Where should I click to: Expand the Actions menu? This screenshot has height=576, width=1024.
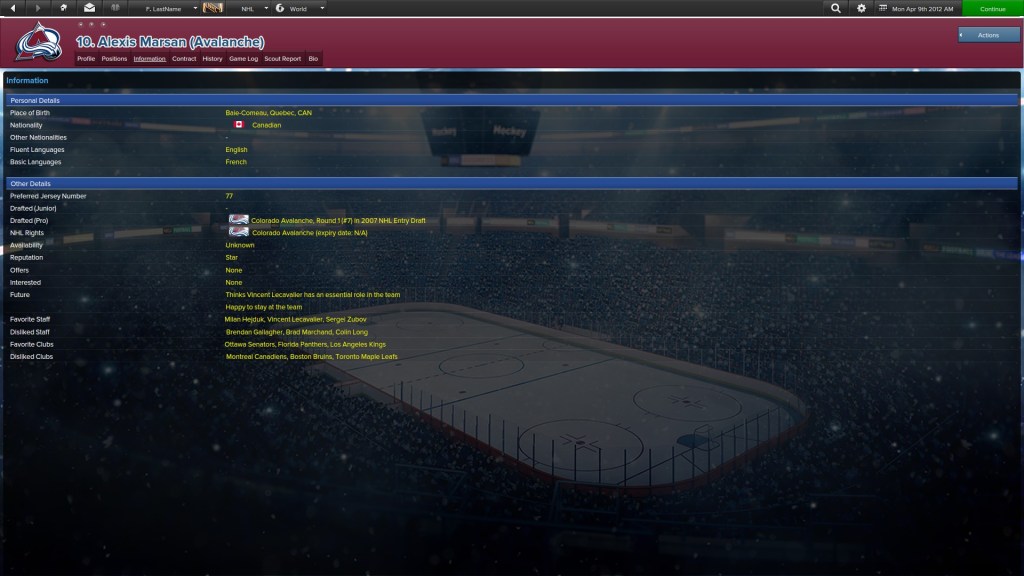(989, 35)
